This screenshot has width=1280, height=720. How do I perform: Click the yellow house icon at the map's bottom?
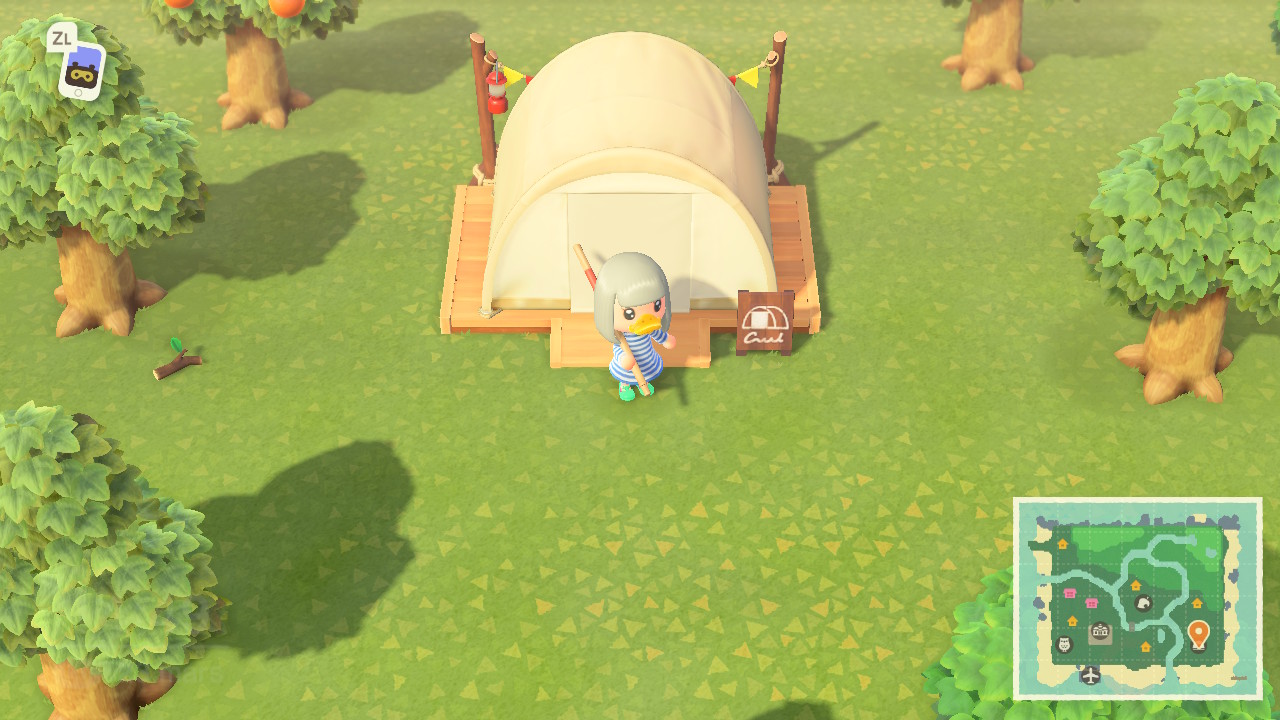coord(1146,646)
